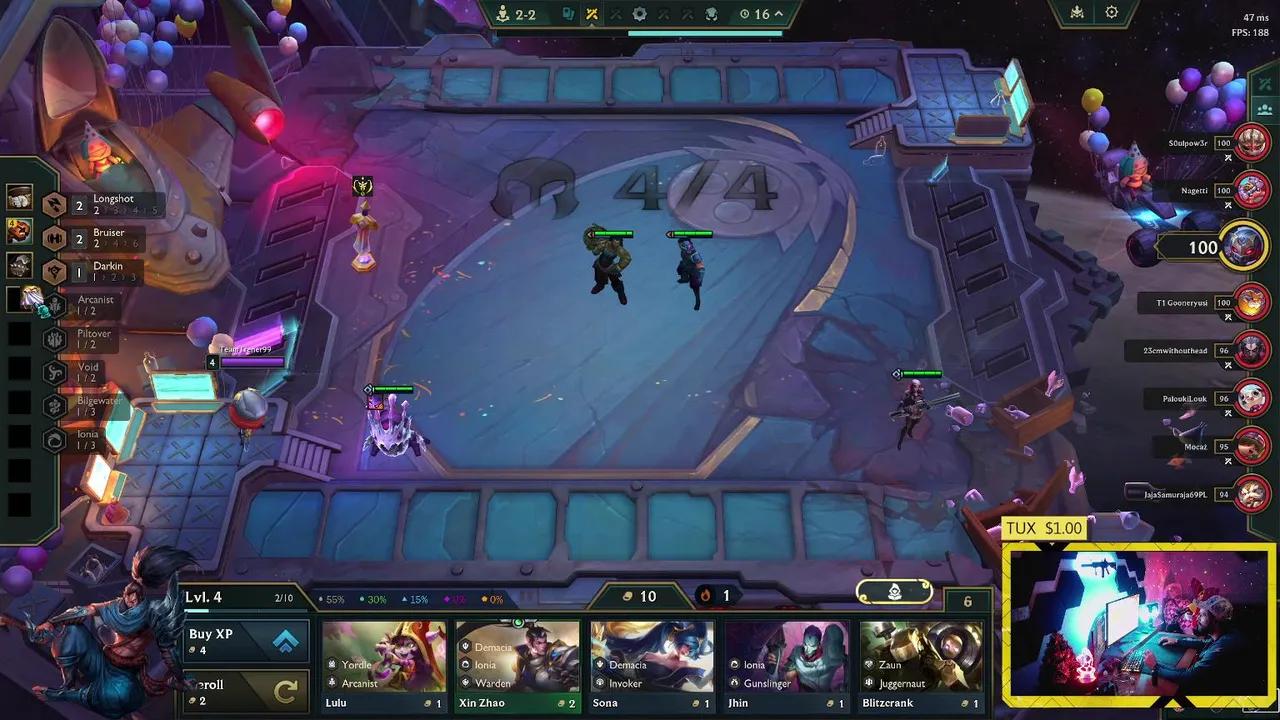Click the Ionia trait icon
This screenshot has width=1280, height=720.
53,437
